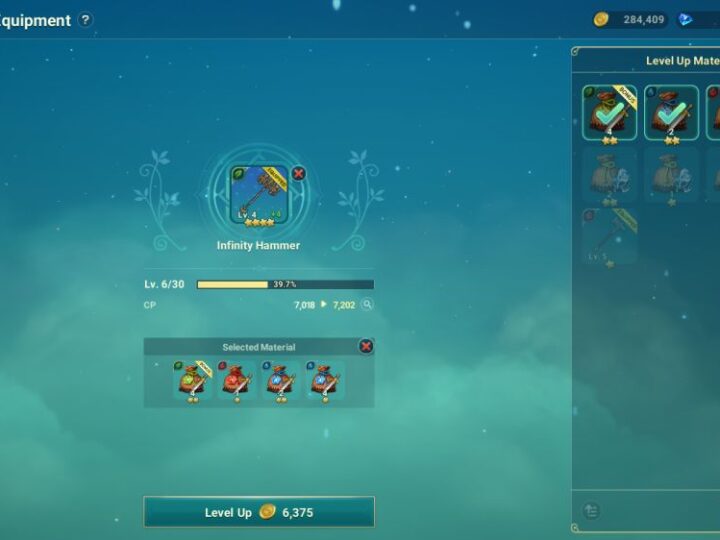Uncheck the blue pouch material with count 2
The width and height of the screenshot is (720, 540).
pos(671,113)
